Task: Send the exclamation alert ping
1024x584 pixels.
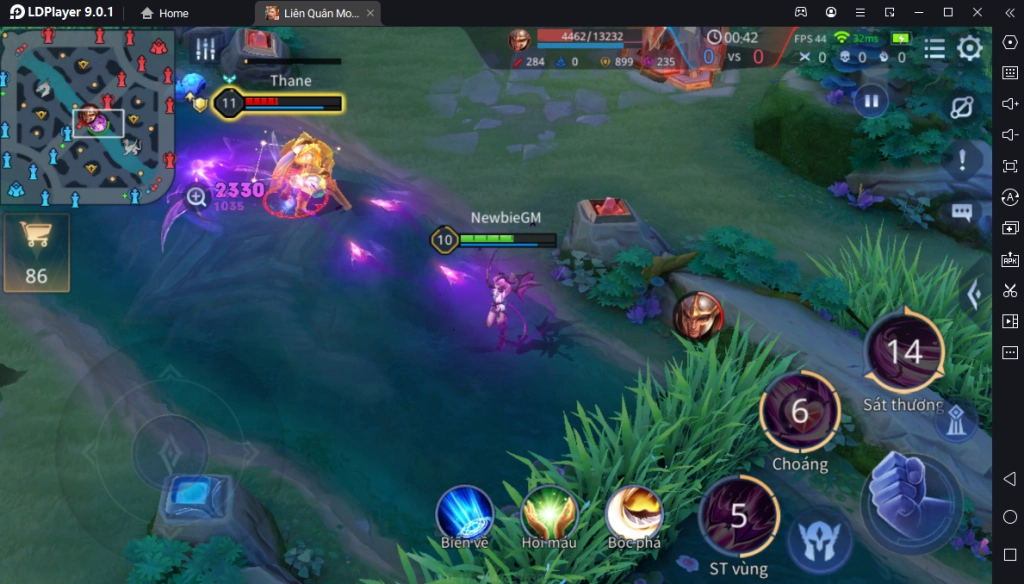Action: [962, 160]
